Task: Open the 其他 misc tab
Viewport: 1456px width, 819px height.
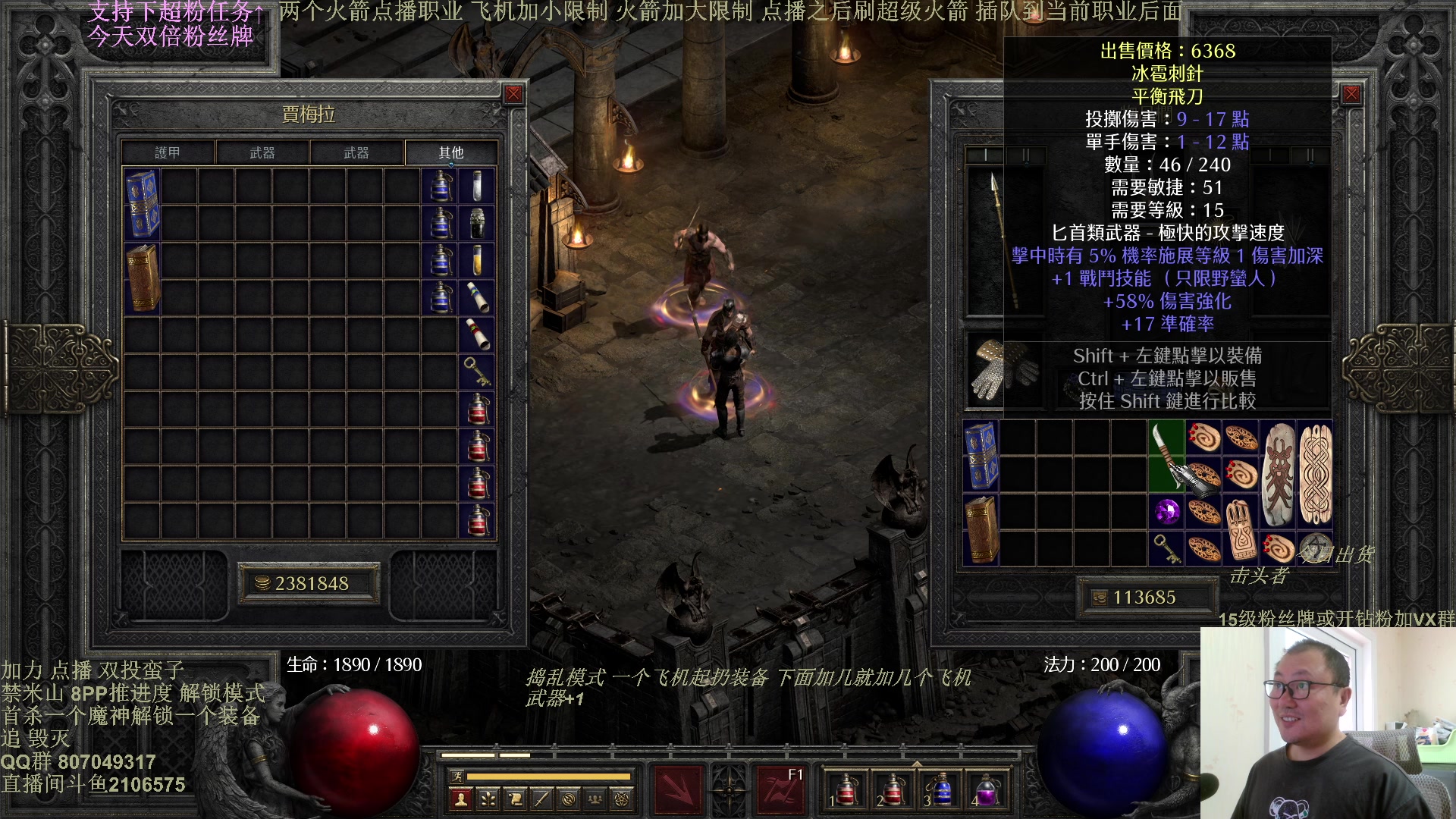Action: point(451,152)
